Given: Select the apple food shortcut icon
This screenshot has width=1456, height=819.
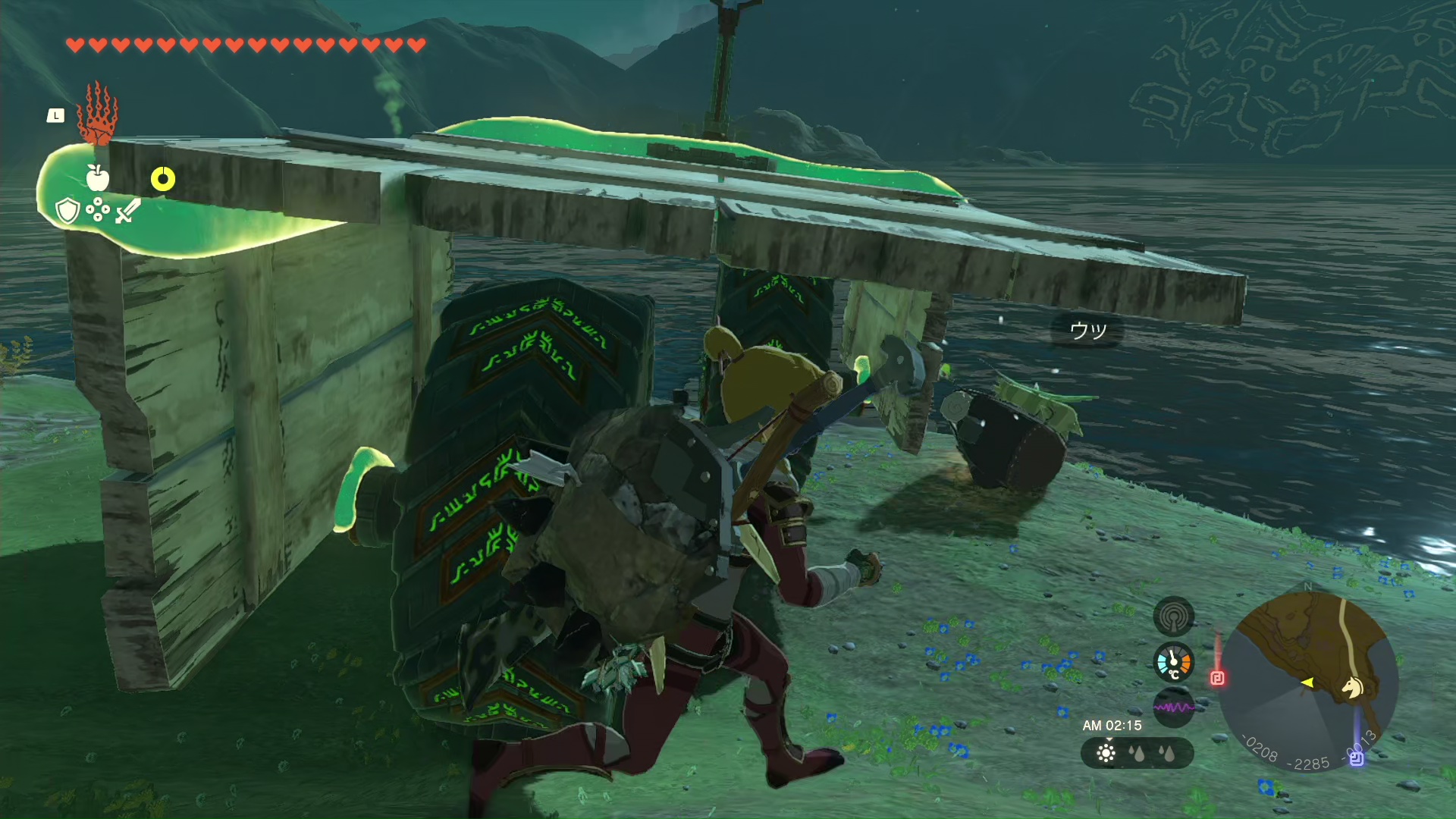Looking at the screenshot, I should coord(97,177).
